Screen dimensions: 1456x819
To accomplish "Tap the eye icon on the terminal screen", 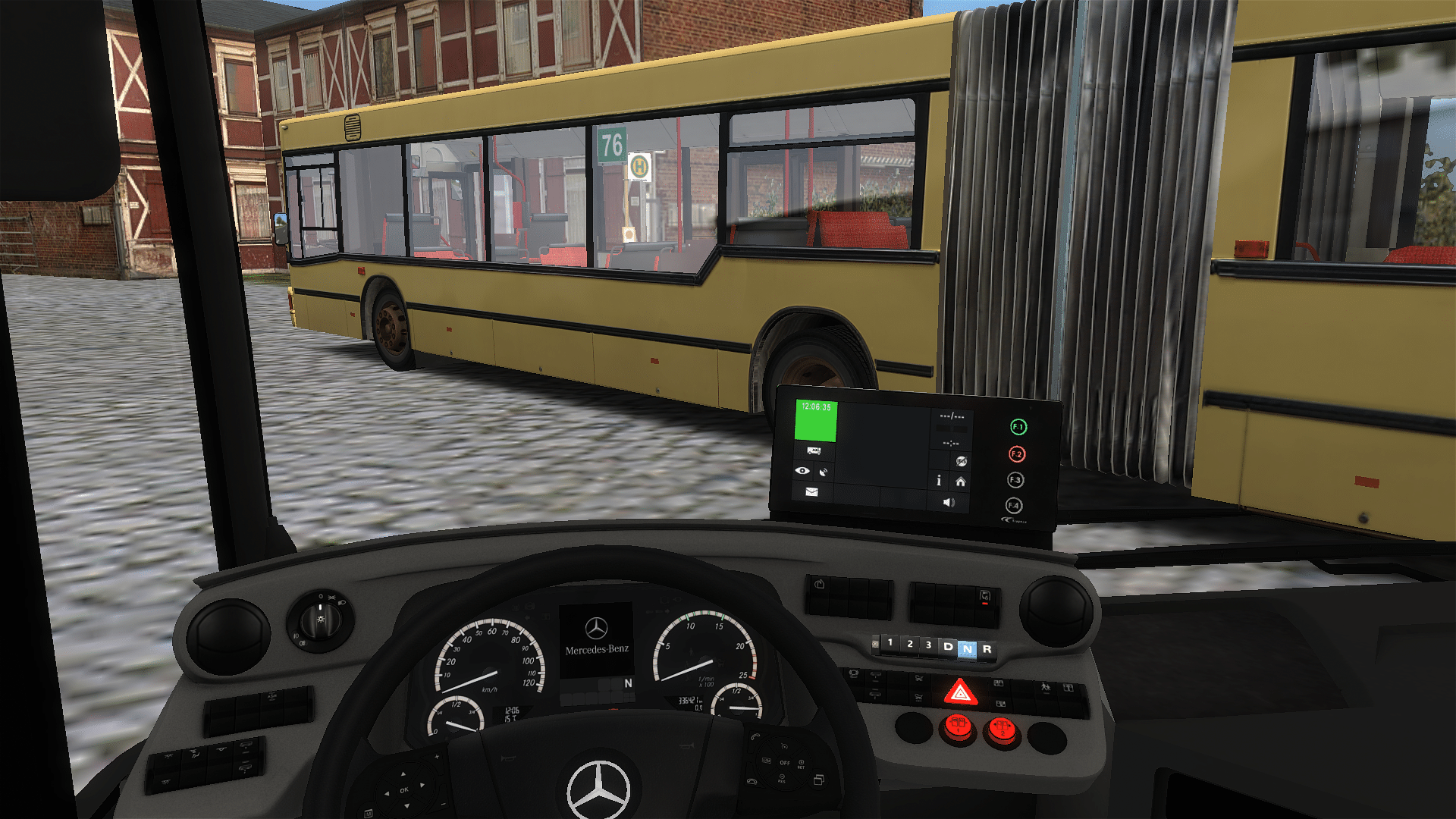I will tap(802, 471).
